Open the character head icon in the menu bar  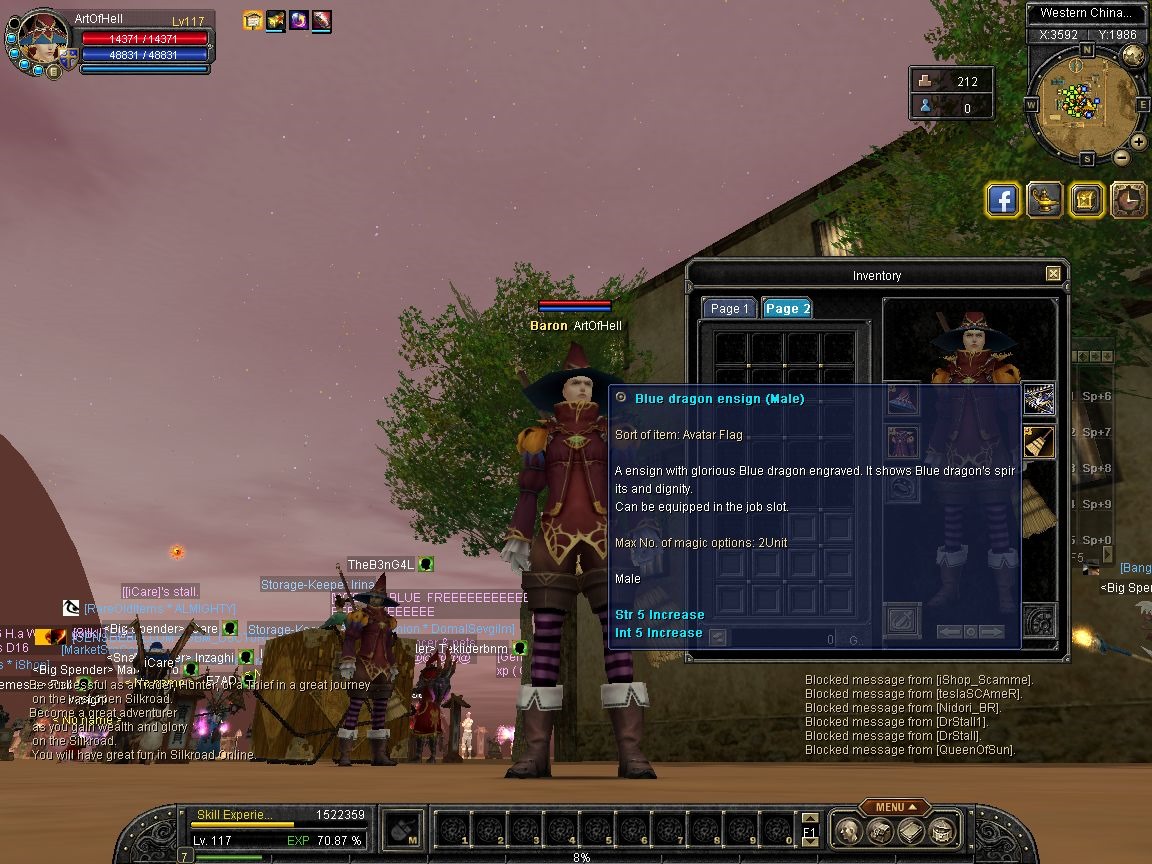coord(848,831)
